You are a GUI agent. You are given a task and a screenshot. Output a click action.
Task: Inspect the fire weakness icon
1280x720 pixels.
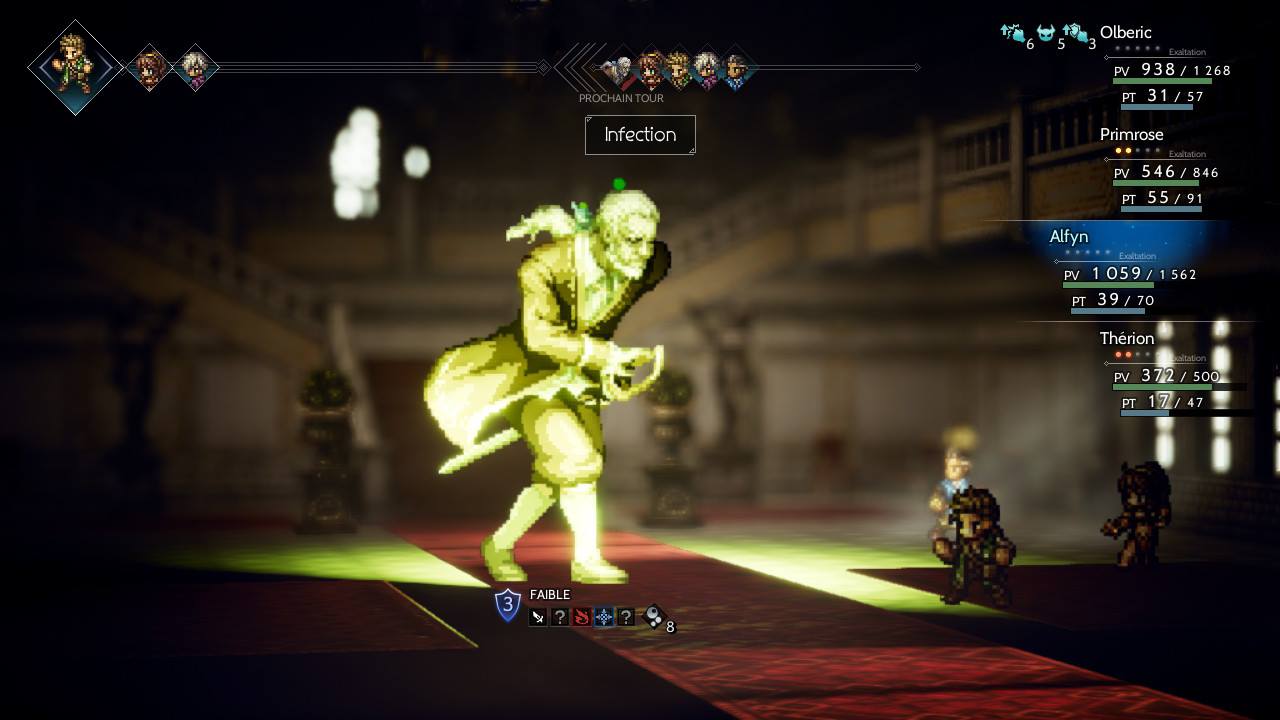[x=582, y=617]
